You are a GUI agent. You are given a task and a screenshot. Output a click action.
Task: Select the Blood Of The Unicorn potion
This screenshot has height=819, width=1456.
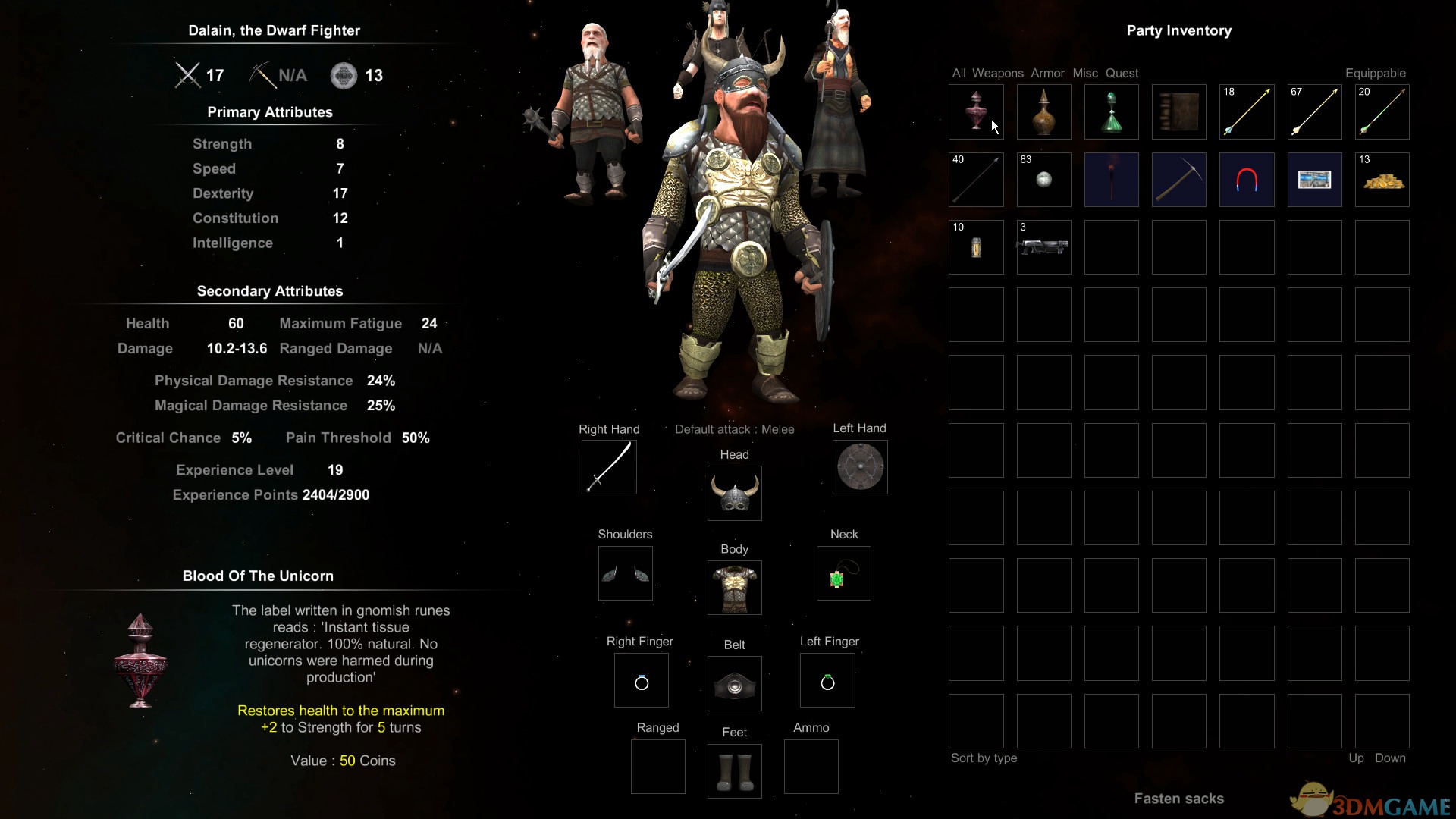click(x=976, y=112)
